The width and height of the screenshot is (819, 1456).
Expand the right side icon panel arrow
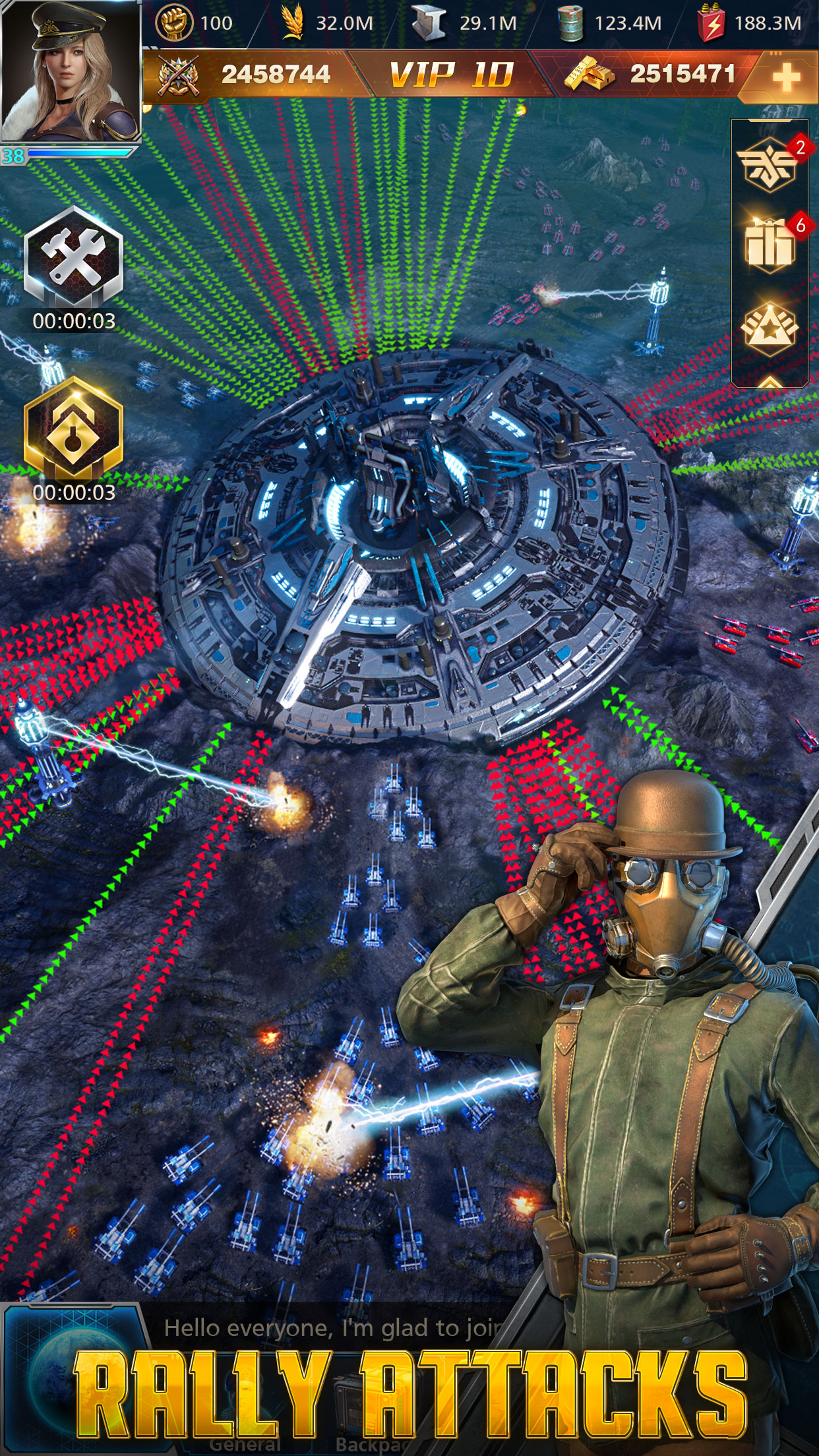(770, 381)
